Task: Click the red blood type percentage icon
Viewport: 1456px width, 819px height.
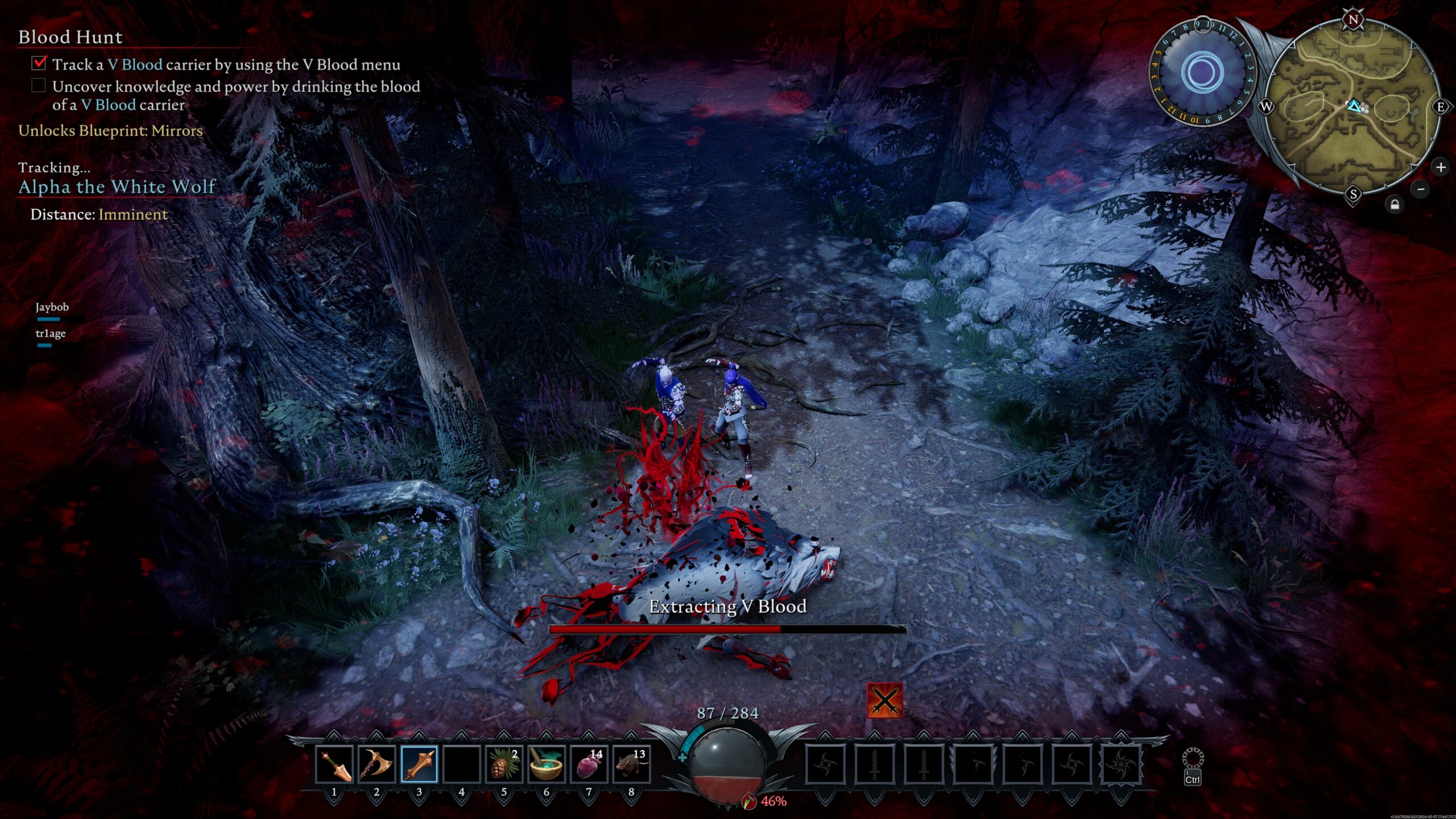Action: click(x=751, y=801)
